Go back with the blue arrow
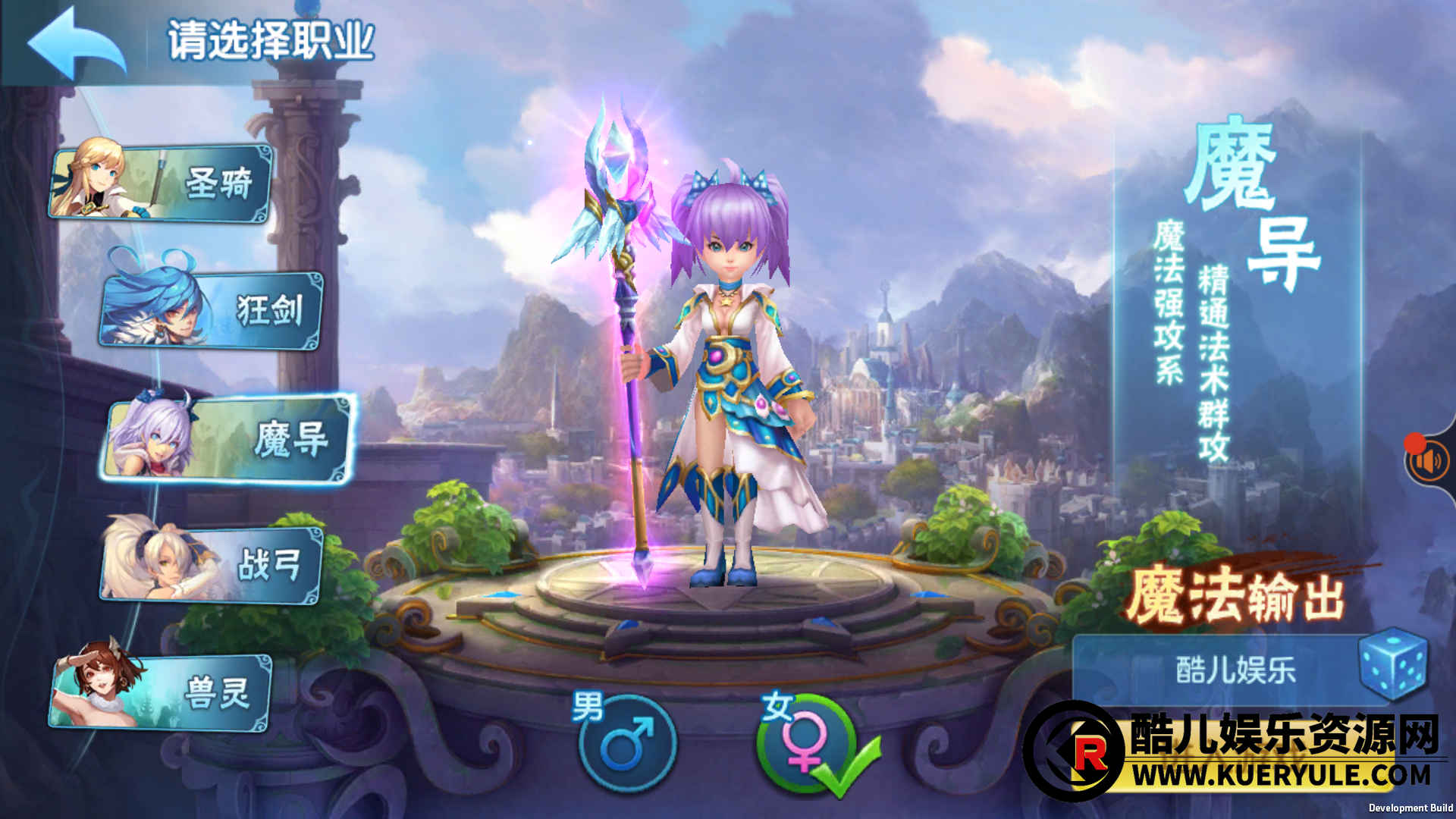This screenshot has height=819, width=1456. click(x=76, y=43)
